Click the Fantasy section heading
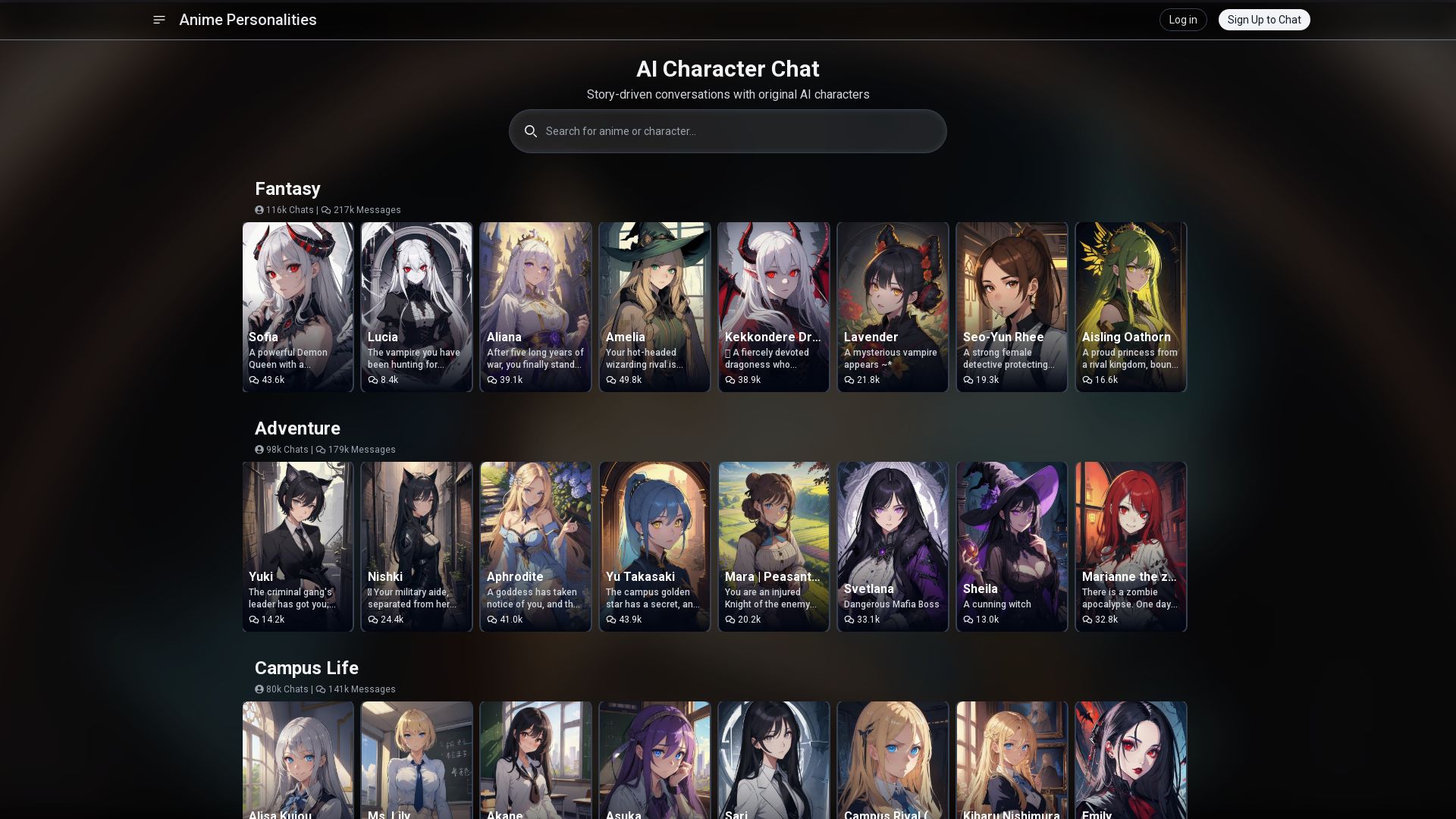The width and height of the screenshot is (1456, 819). tap(287, 188)
